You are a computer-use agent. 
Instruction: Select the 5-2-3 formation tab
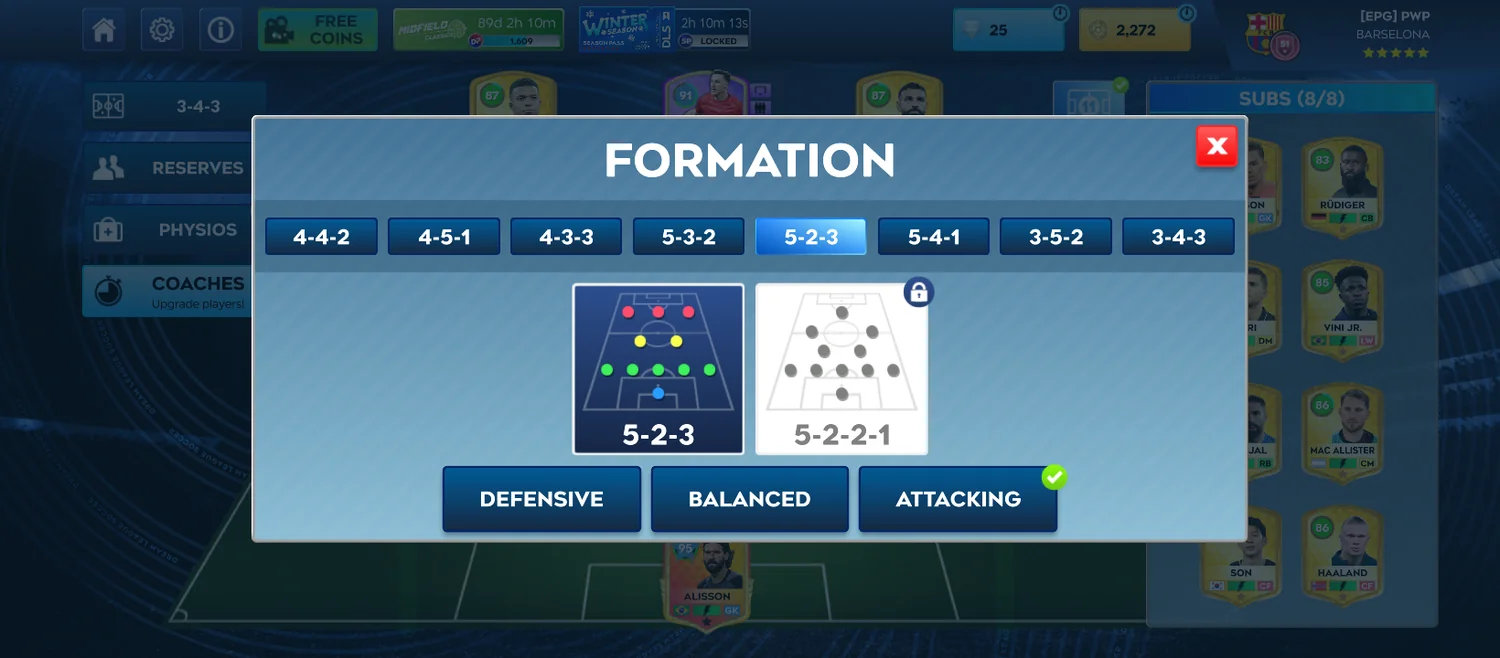click(x=810, y=237)
